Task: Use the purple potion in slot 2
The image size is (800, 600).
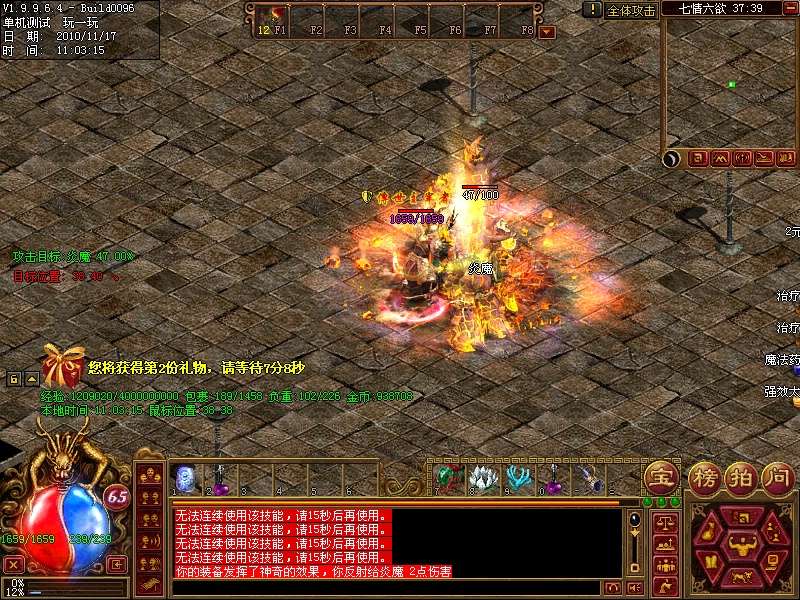Action: tap(220, 480)
